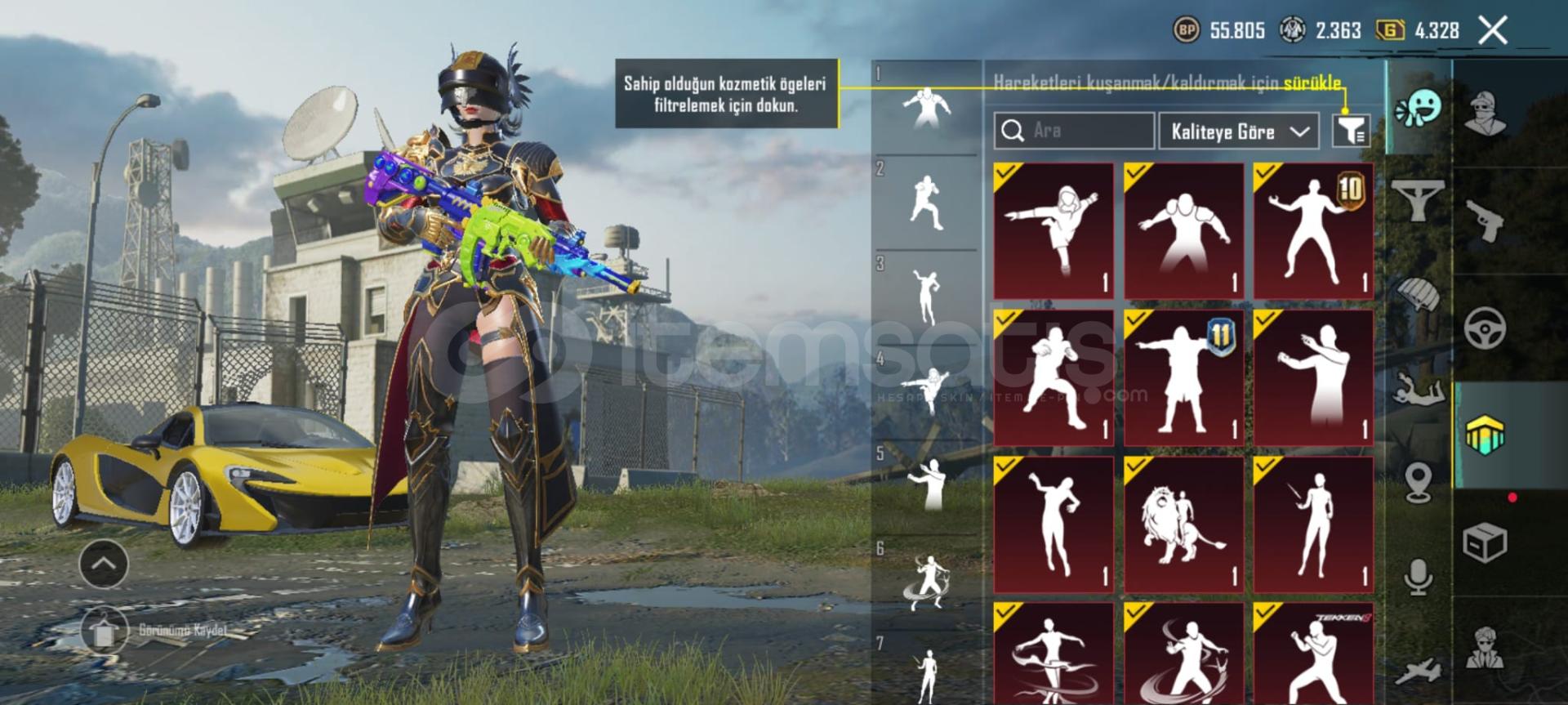1568x705 pixels.
Task: Switch to the masked character outfit tab
Action: 1486,113
